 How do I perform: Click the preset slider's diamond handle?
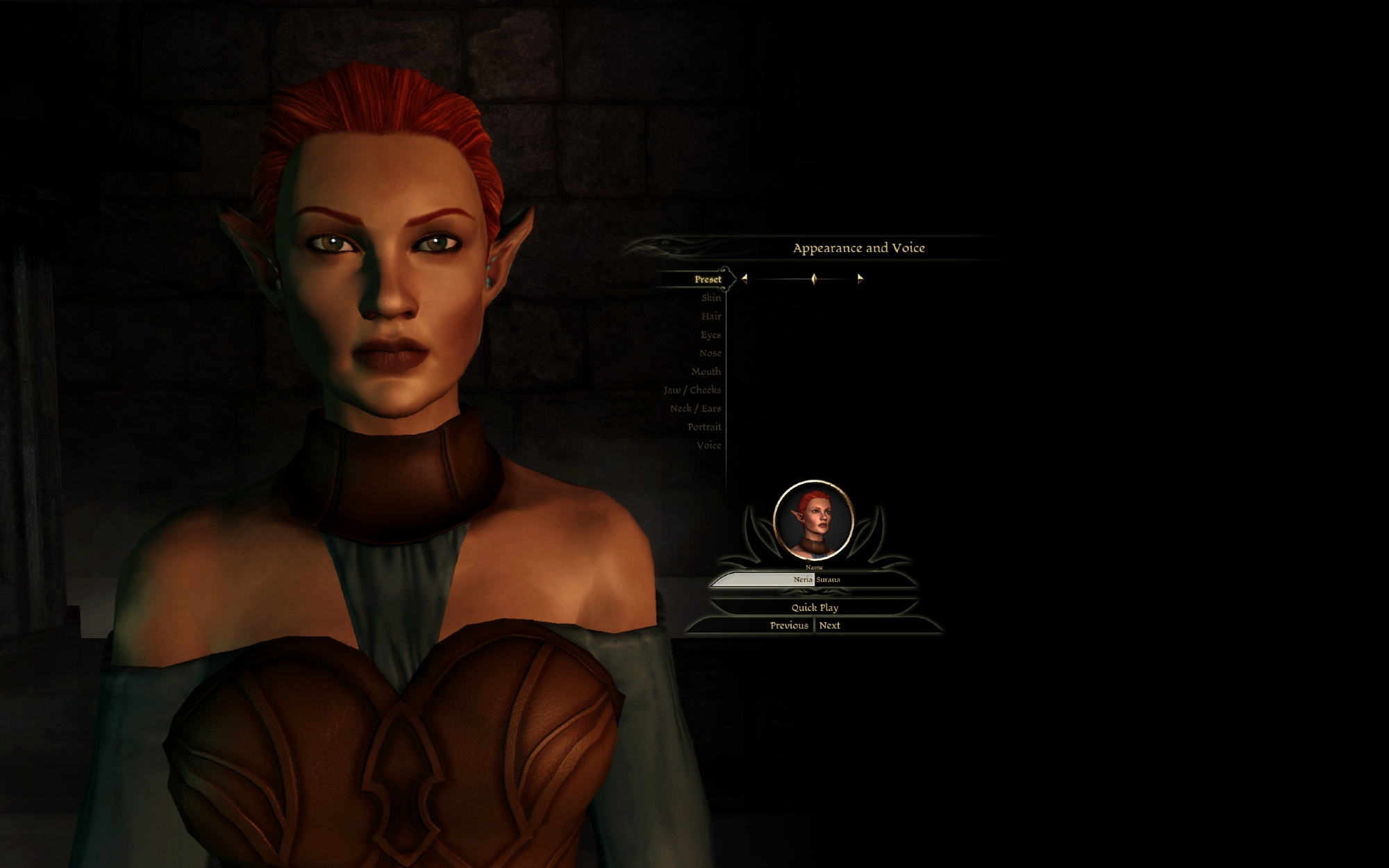coord(814,278)
